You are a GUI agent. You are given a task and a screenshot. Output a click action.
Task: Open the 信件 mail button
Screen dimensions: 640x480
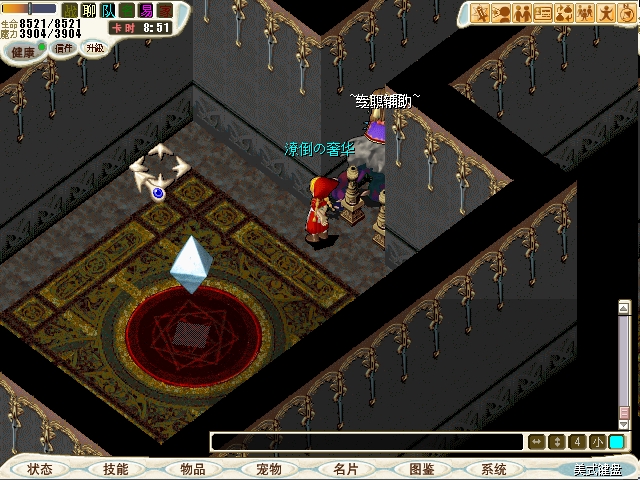coord(64,48)
